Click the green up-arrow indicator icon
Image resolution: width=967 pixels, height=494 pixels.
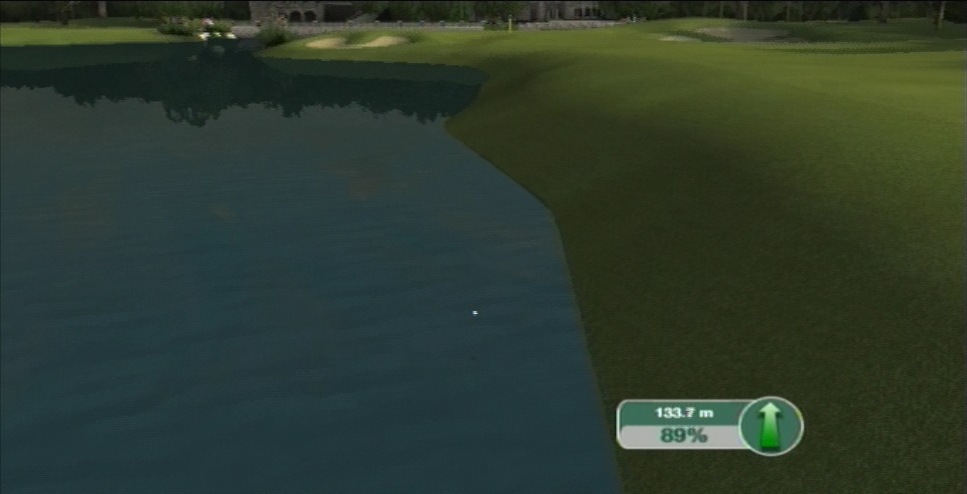tap(771, 425)
